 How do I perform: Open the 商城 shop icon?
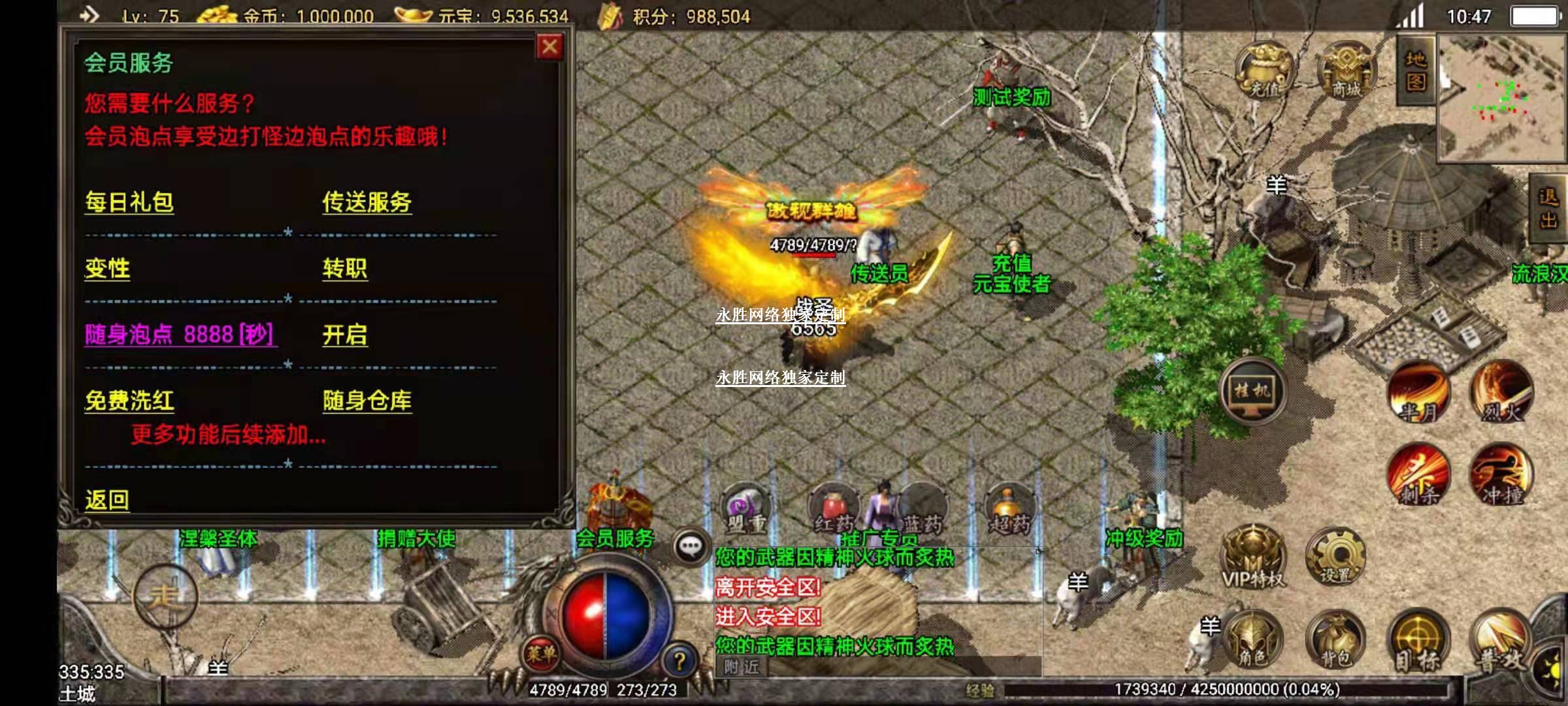point(1346,71)
